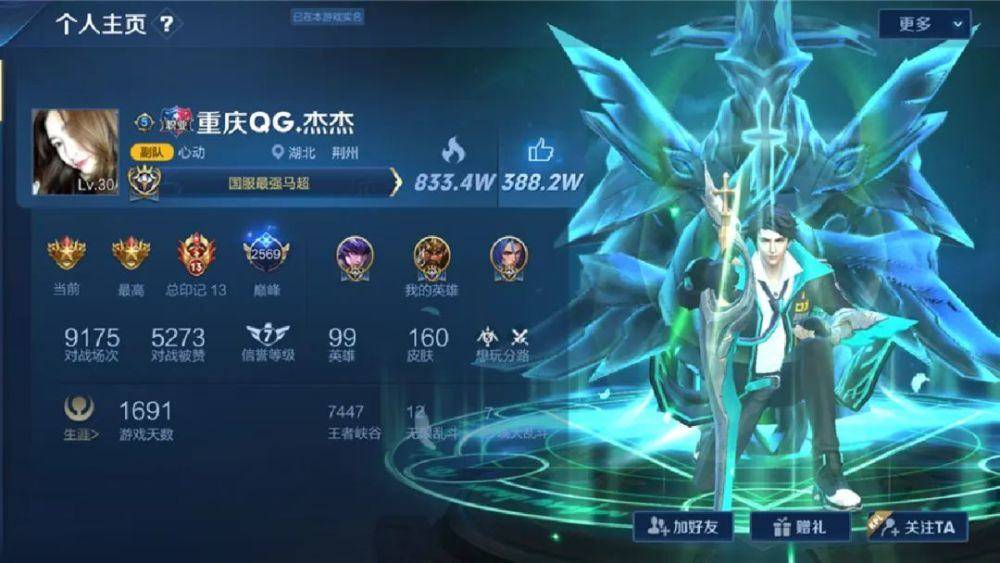Give a like with thumbs-up icon
Viewport: 1000px width, 563px height.
[x=541, y=151]
